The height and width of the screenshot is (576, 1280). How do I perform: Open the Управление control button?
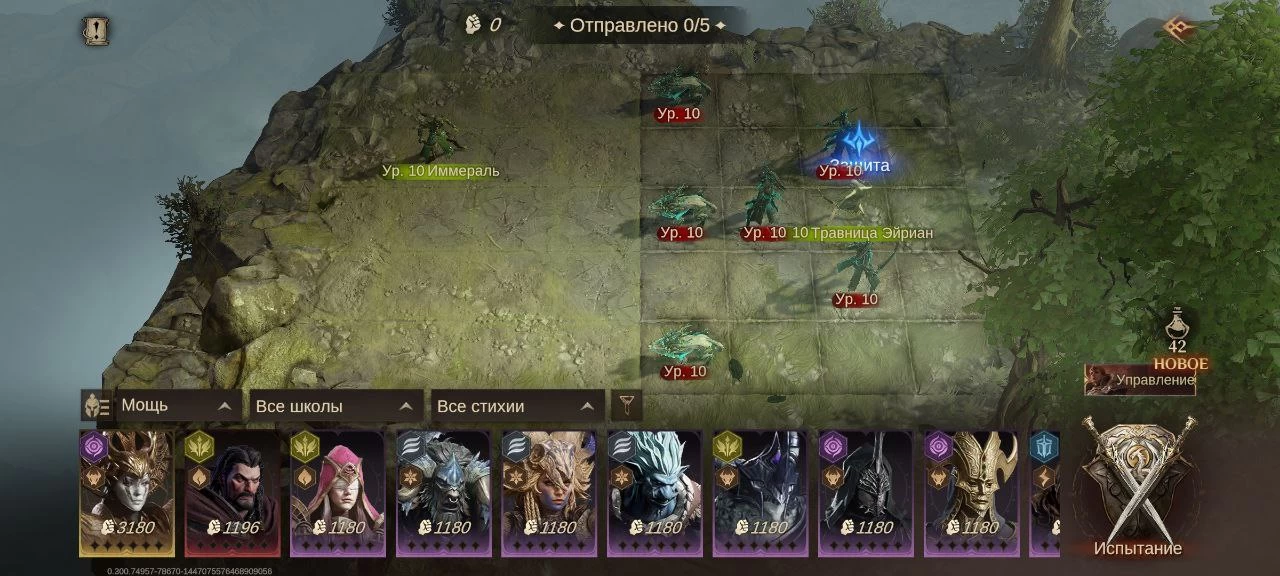click(x=1140, y=380)
